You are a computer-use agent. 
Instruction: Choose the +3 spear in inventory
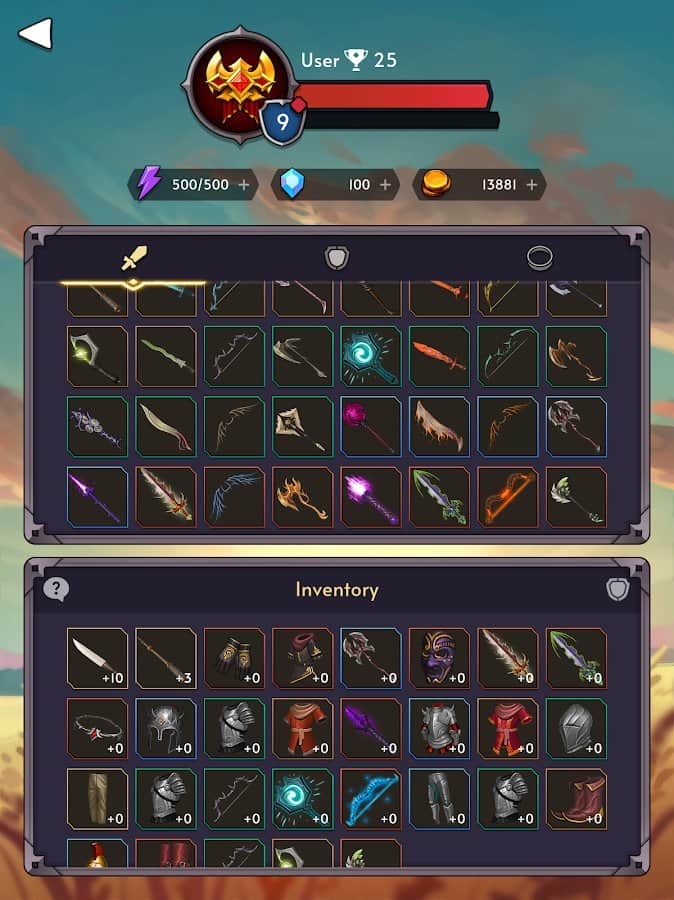pyautogui.click(x=166, y=658)
